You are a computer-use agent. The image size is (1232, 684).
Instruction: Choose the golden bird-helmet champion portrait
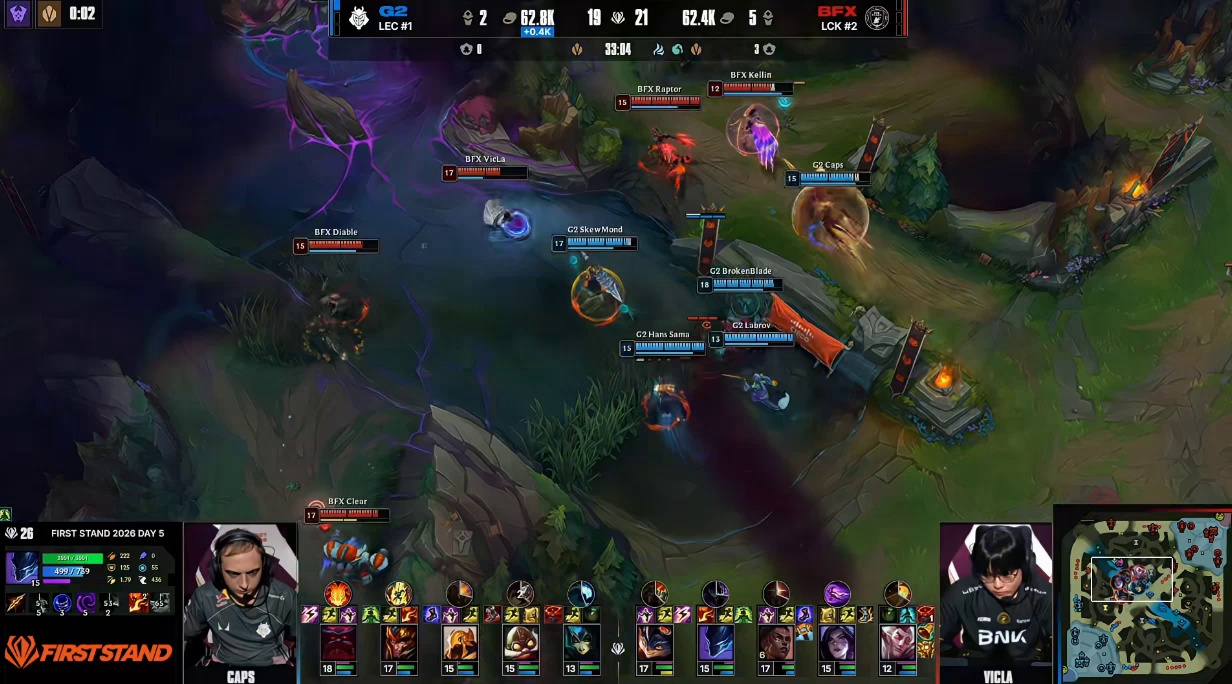460,643
